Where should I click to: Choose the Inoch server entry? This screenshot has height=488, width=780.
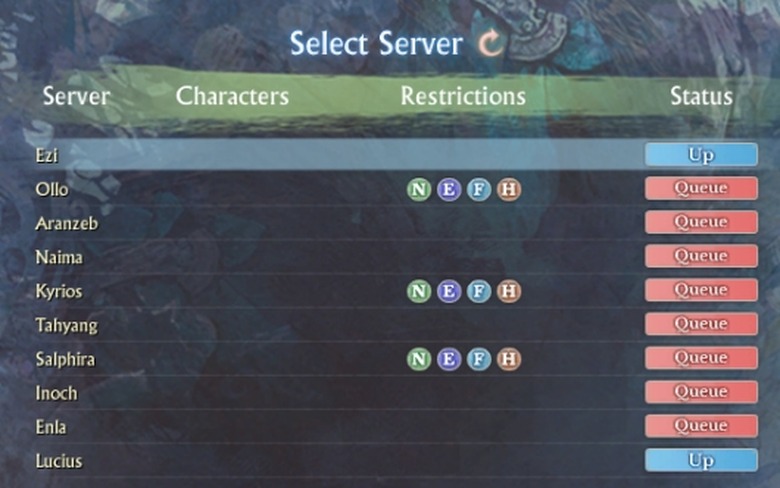pos(56,393)
